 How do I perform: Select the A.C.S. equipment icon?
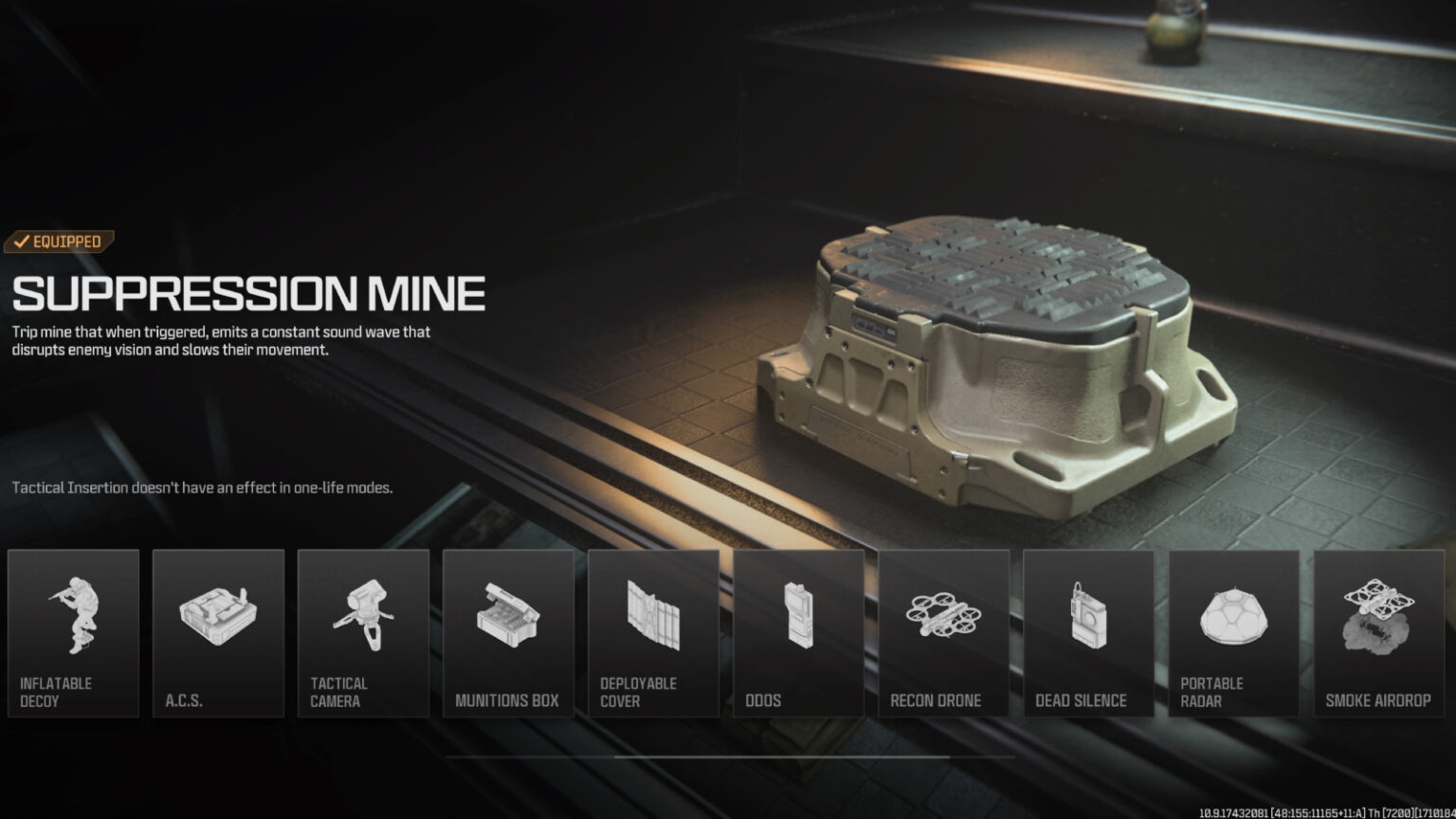(218, 616)
